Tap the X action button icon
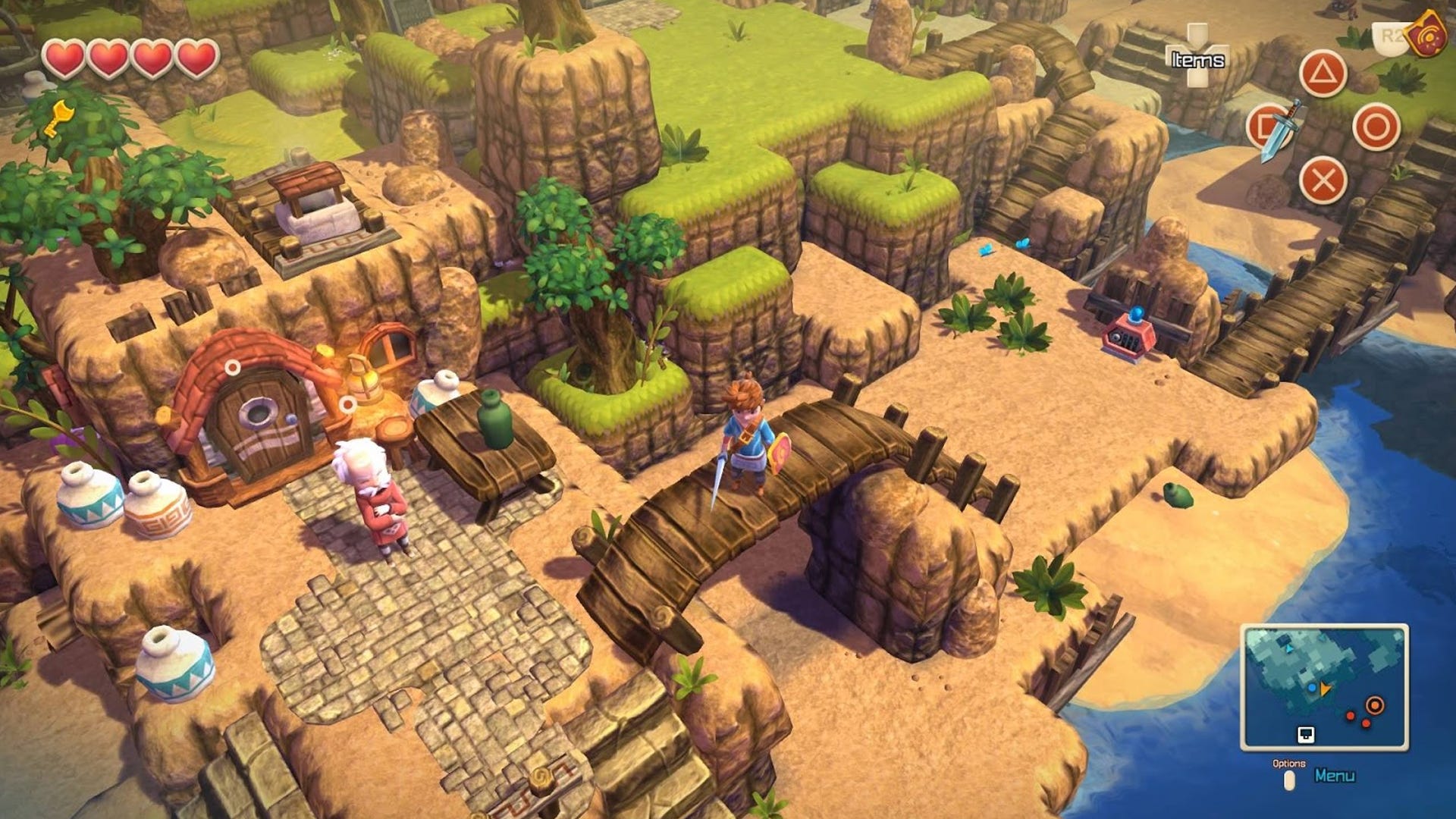Viewport: 1456px width, 819px height. (x=1323, y=179)
